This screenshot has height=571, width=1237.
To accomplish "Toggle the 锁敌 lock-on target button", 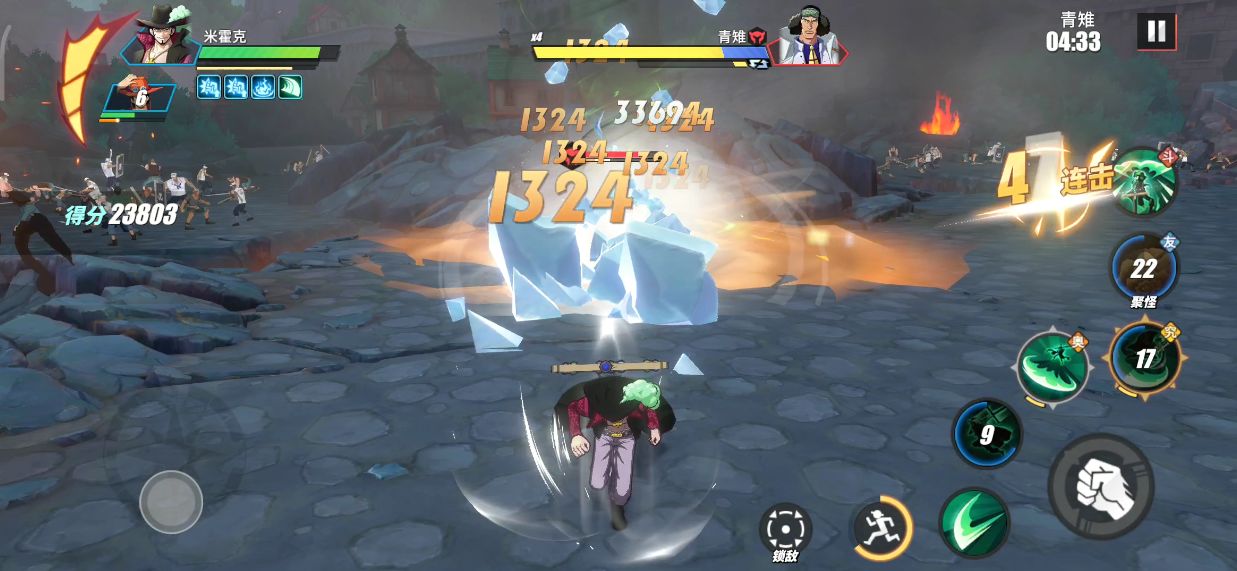I will (x=785, y=530).
